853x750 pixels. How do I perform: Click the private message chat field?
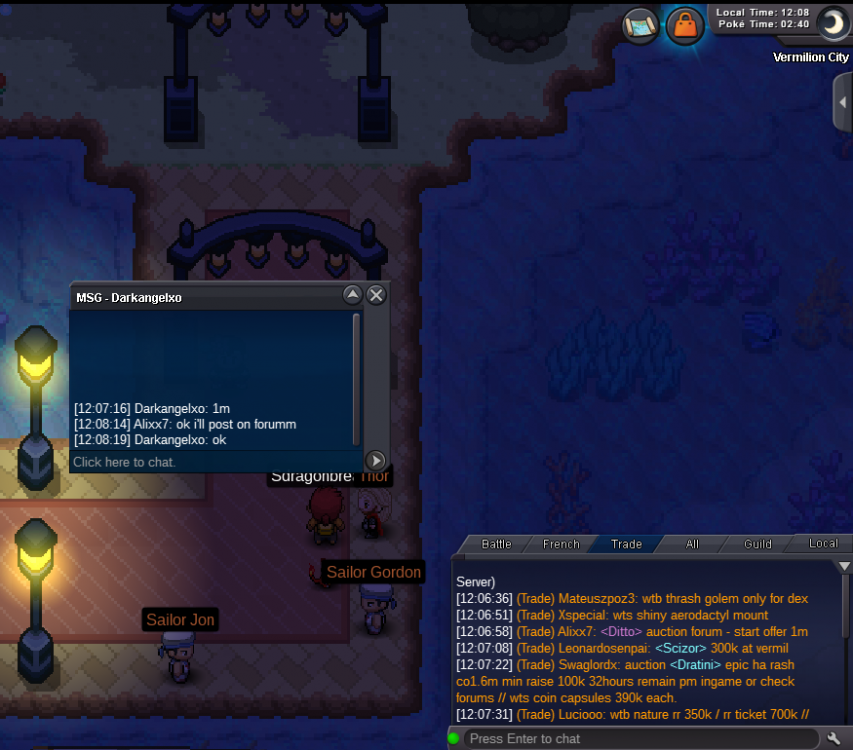tap(215, 462)
